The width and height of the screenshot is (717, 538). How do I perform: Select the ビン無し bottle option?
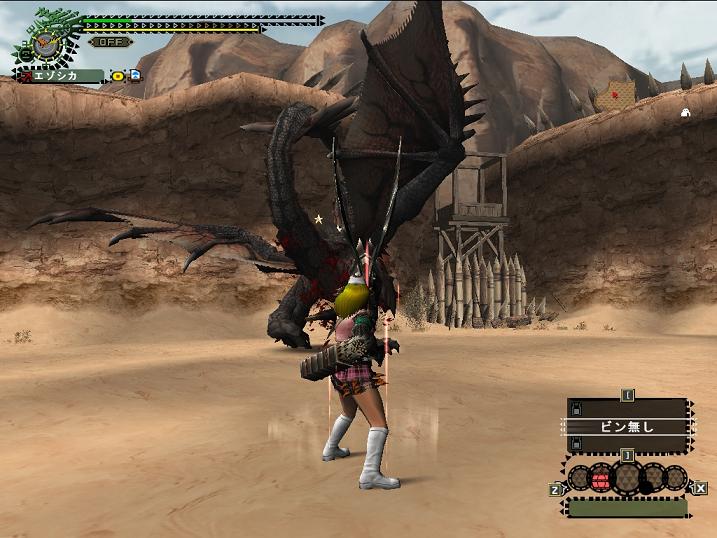[x=627, y=426]
